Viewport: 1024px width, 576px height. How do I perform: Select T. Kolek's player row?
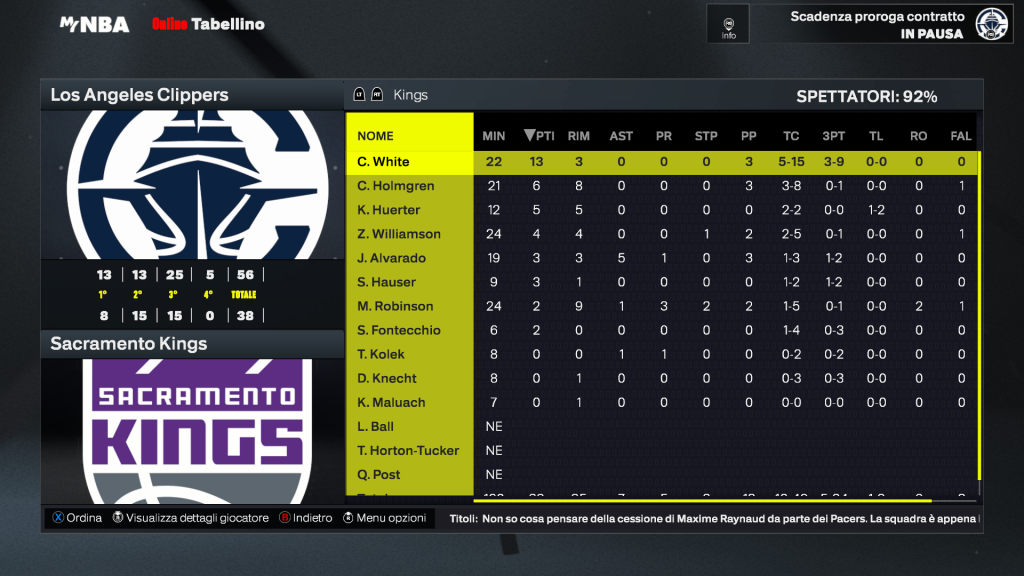[382, 354]
